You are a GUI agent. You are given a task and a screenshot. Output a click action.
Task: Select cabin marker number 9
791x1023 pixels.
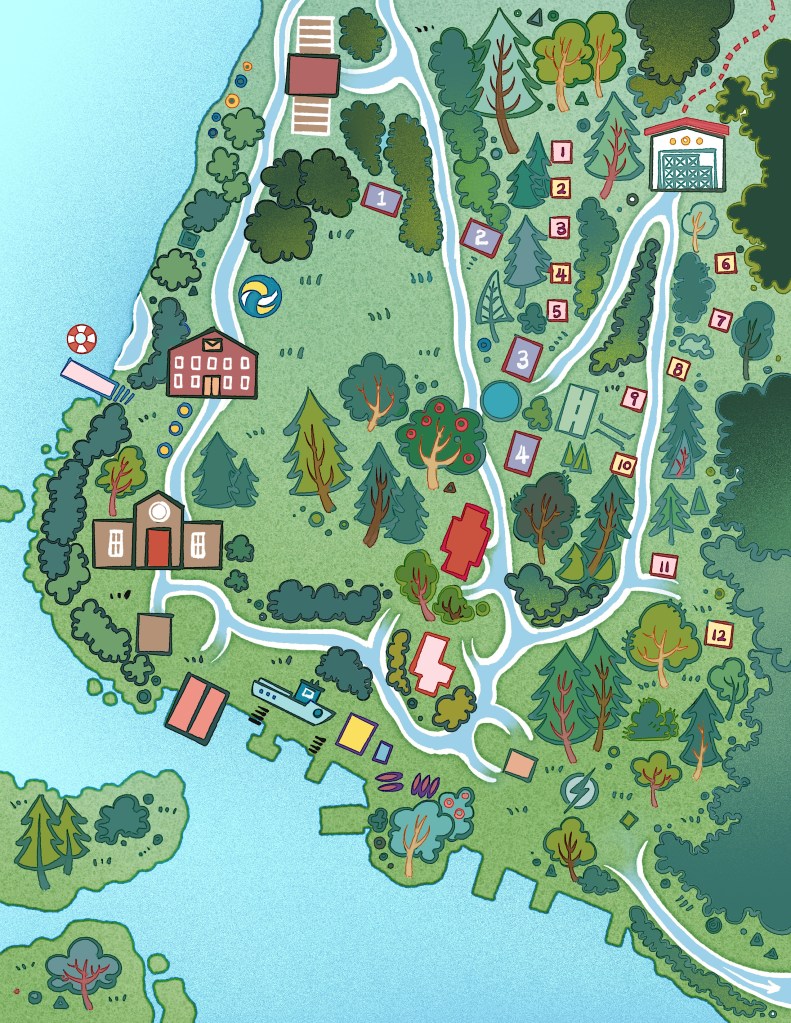point(632,397)
